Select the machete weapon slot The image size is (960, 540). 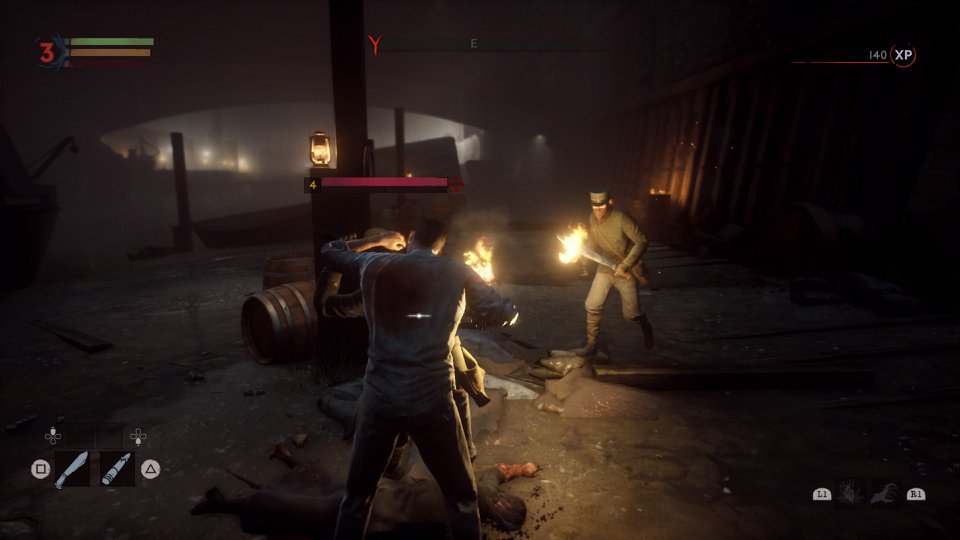[x=73, y=468]
